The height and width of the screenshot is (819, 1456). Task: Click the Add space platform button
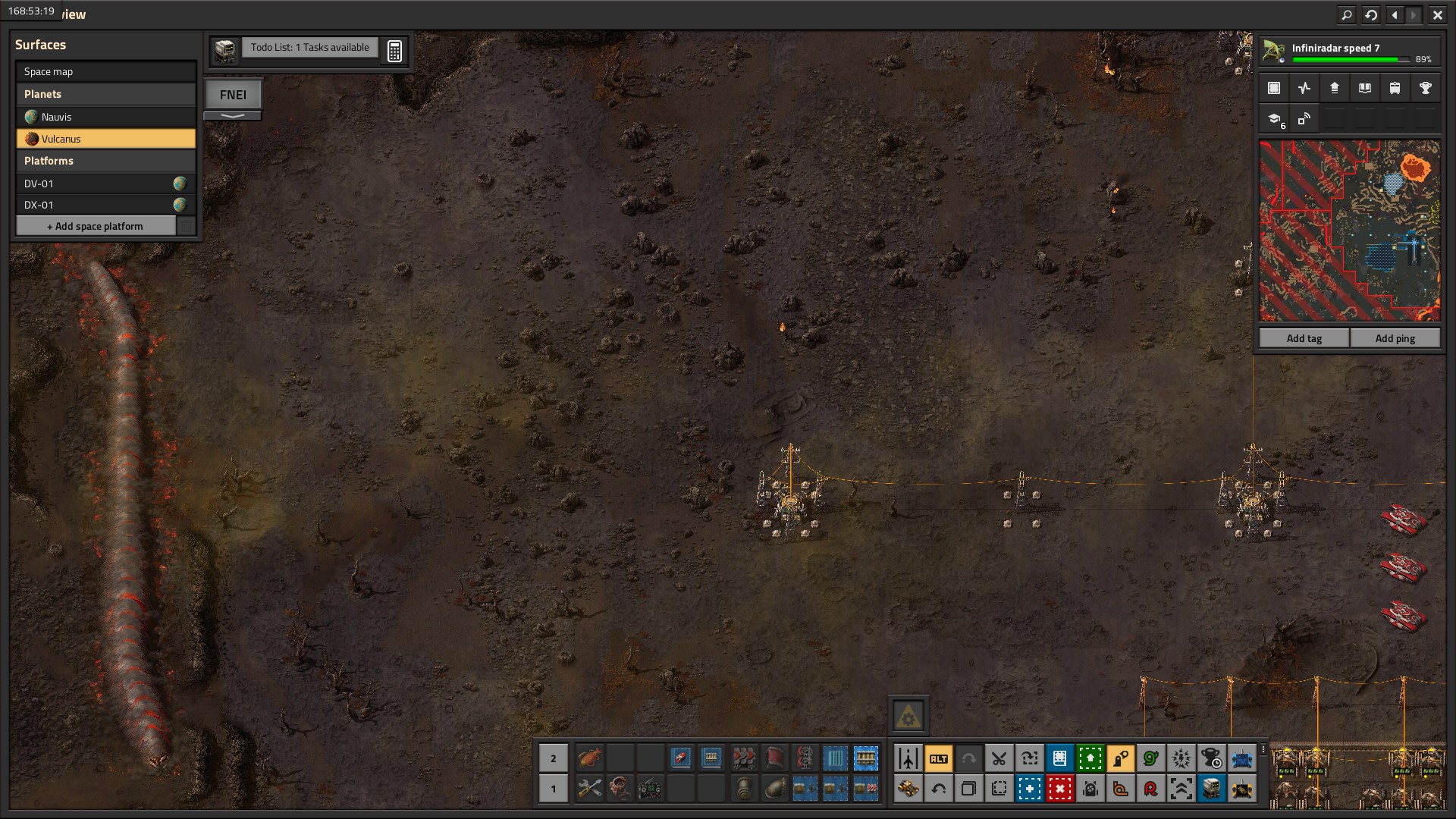[x=96, y=226]
